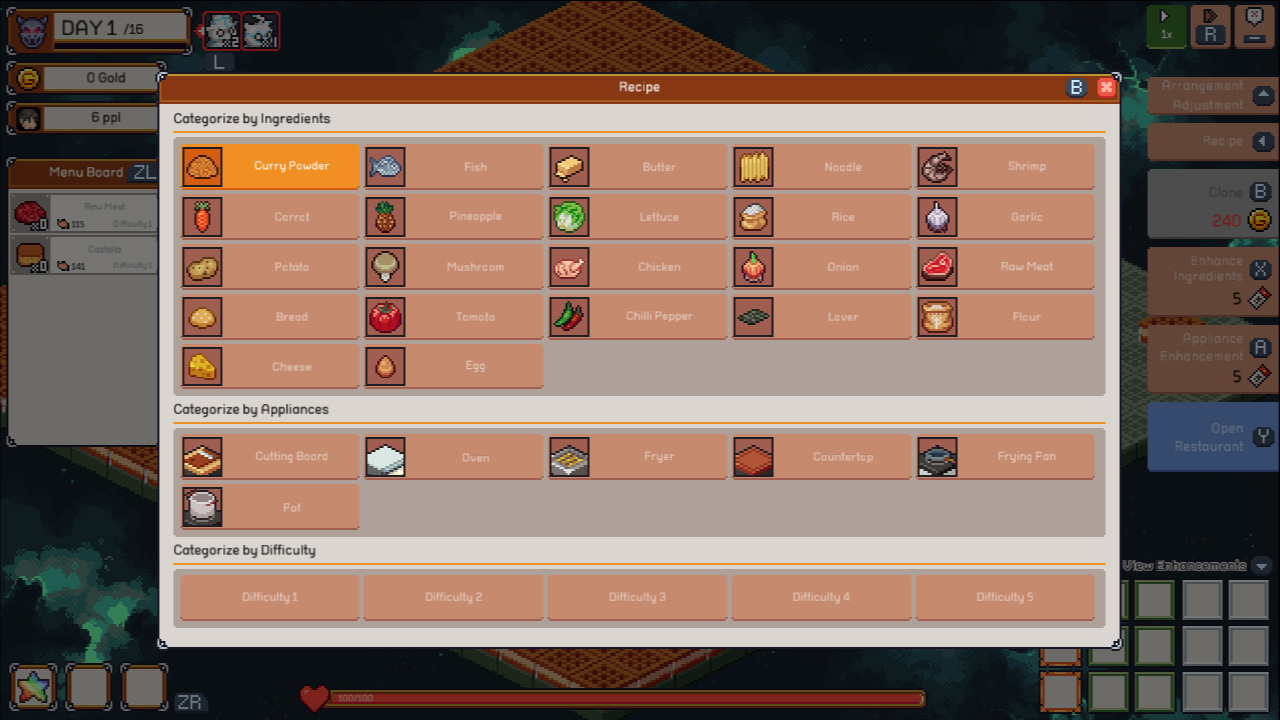Screen dimensions: 1280x720
Task: Click the Open Restaurant button
Action: click(1213, 435)
